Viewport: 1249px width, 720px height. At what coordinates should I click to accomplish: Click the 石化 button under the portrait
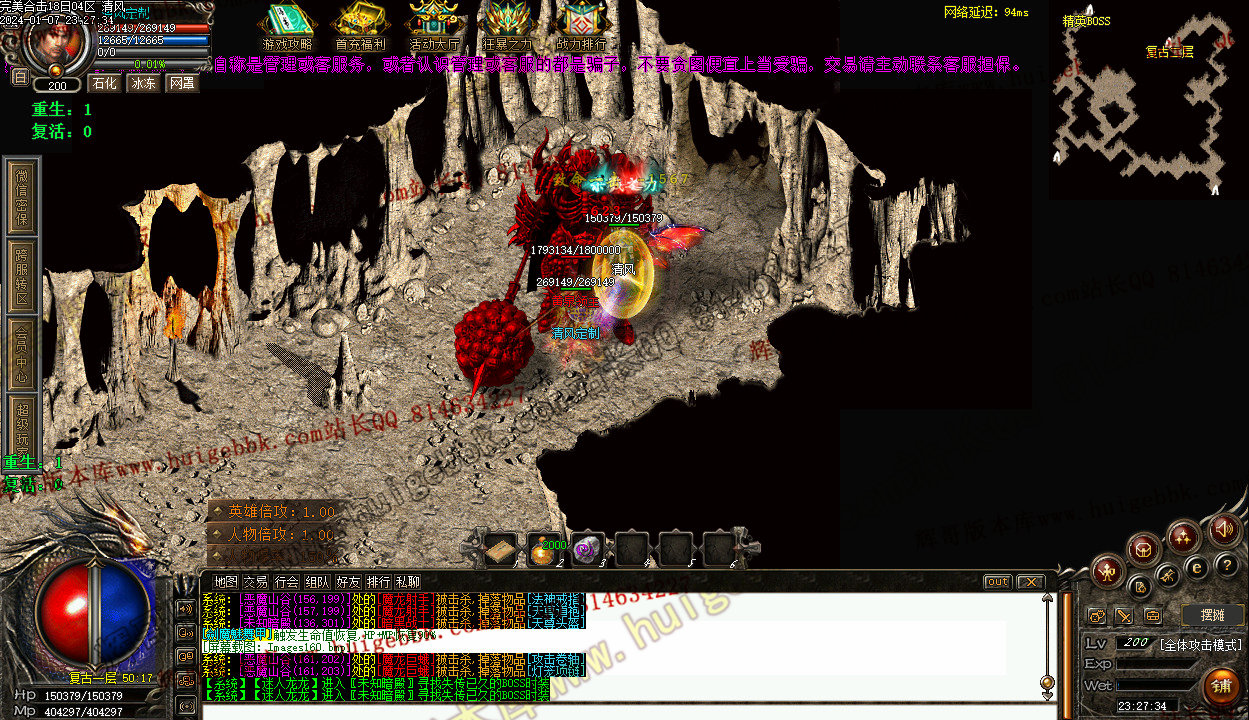pos(104,83)
